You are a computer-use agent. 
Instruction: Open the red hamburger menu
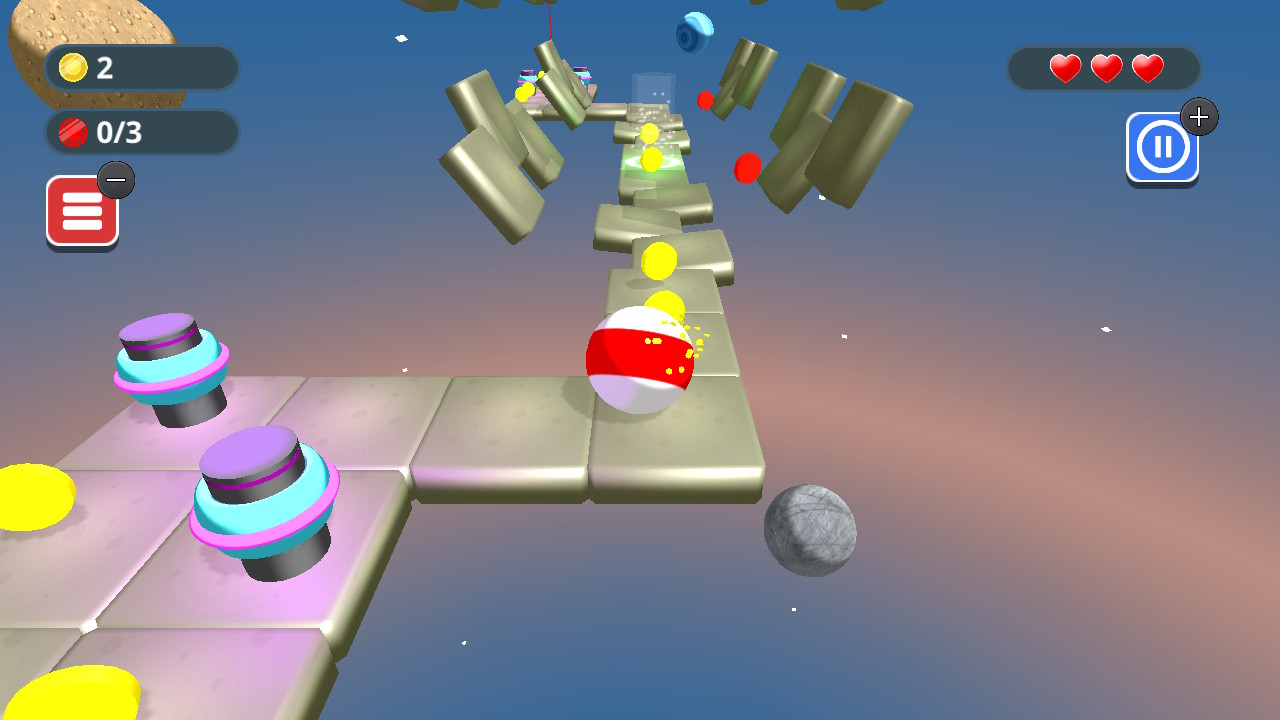click(83, 210)
